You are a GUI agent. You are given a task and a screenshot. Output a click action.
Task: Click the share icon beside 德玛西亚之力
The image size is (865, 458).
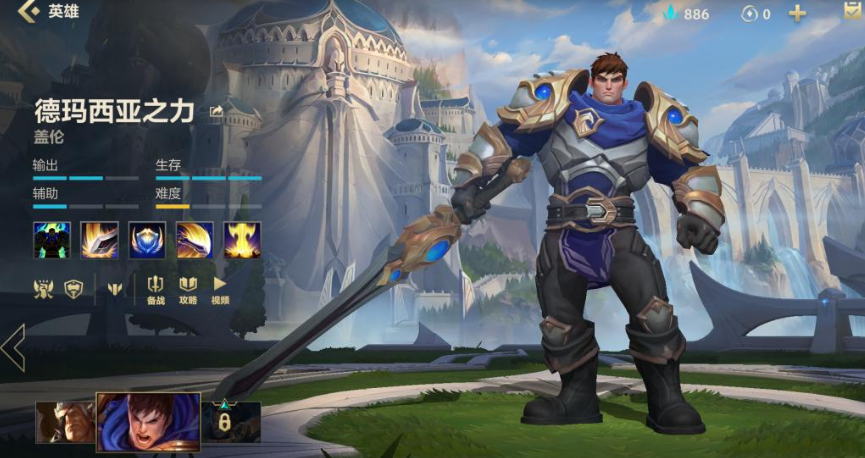(216, 111)
